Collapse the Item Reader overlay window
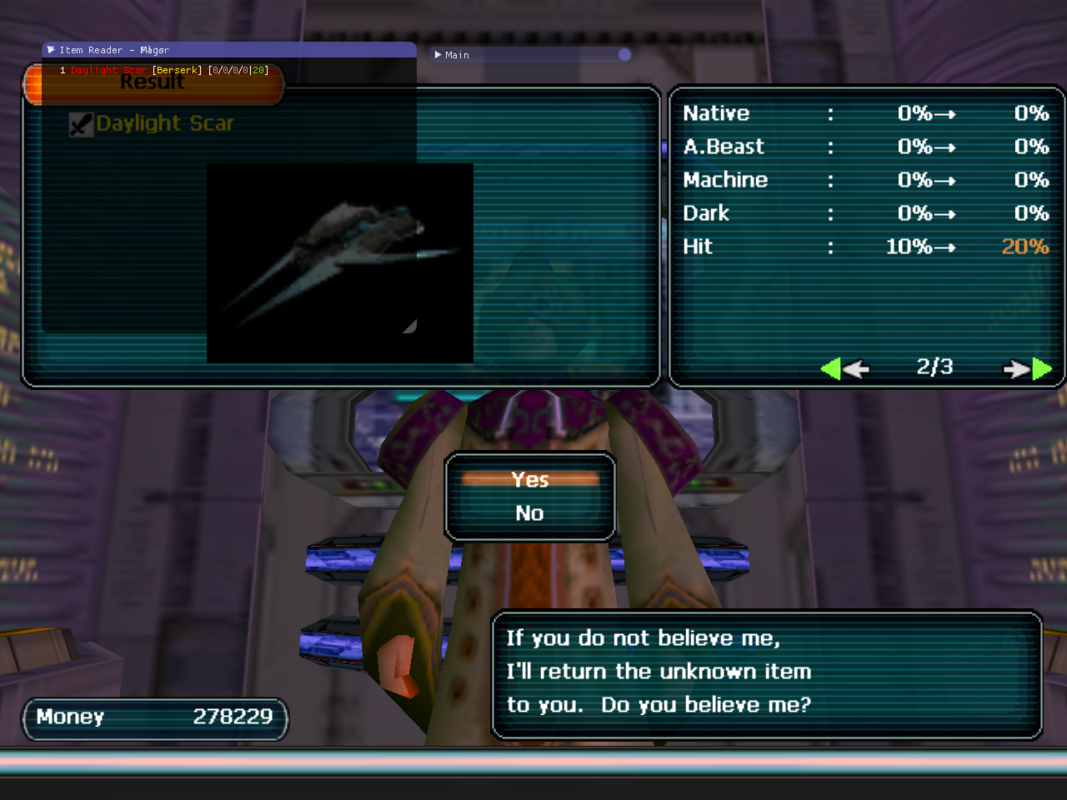This screenshot has height=800, width=1067. click(51, 50)
